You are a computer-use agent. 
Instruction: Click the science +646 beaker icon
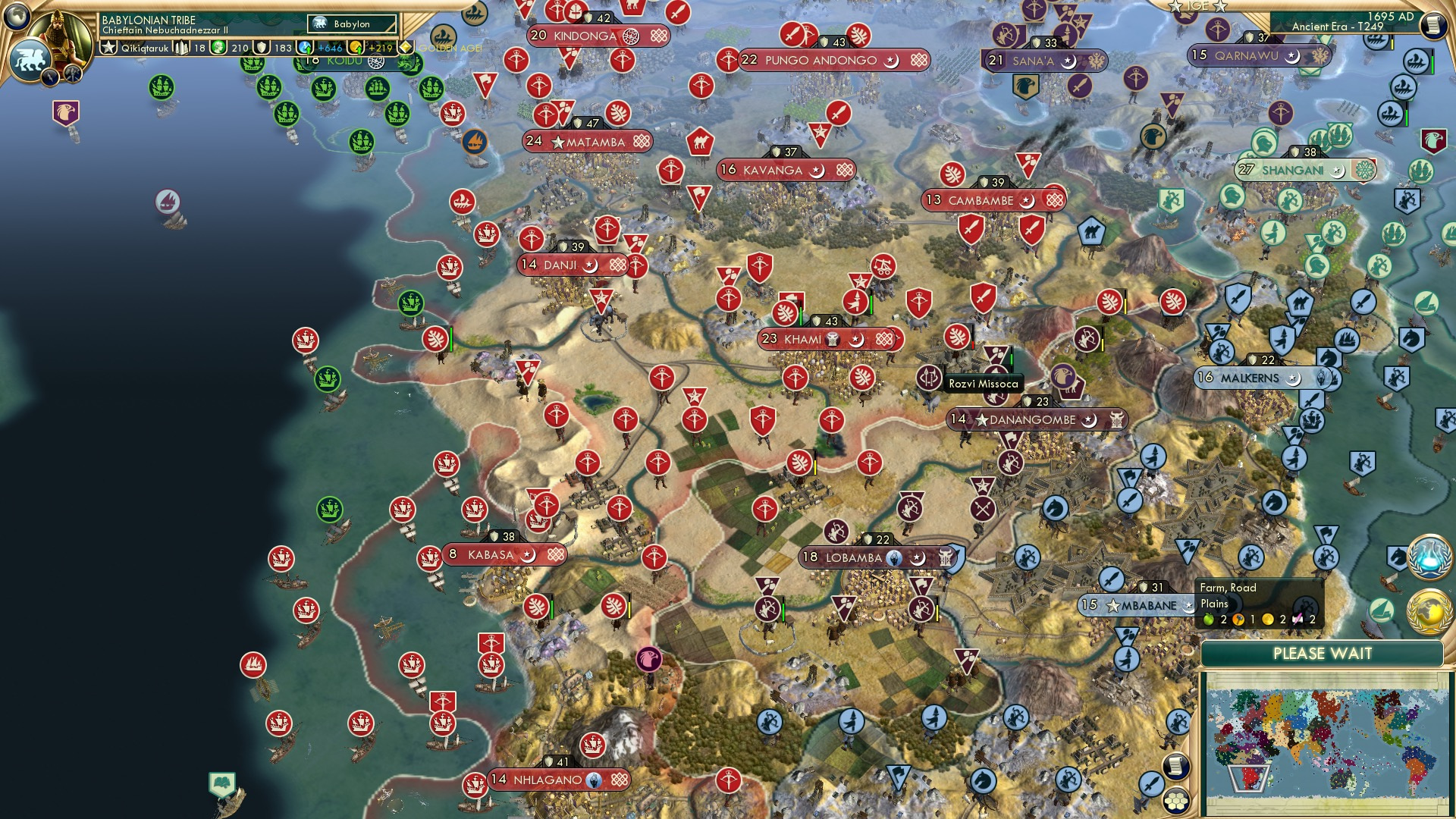(x=306, y=48)
